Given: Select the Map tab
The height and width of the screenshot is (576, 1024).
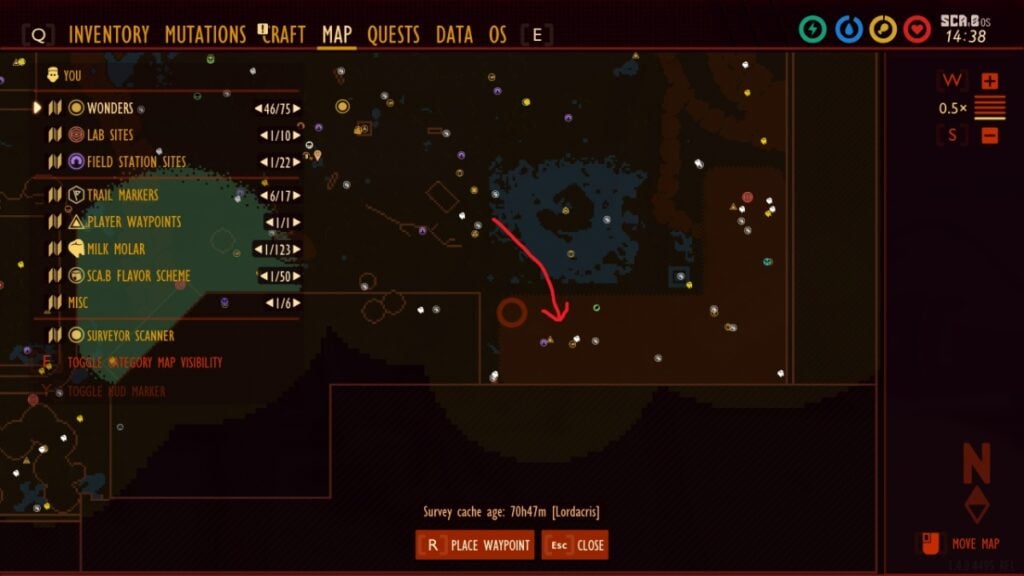Looking at the screenshot, I should pyautogui.click(x=337, y=35).
